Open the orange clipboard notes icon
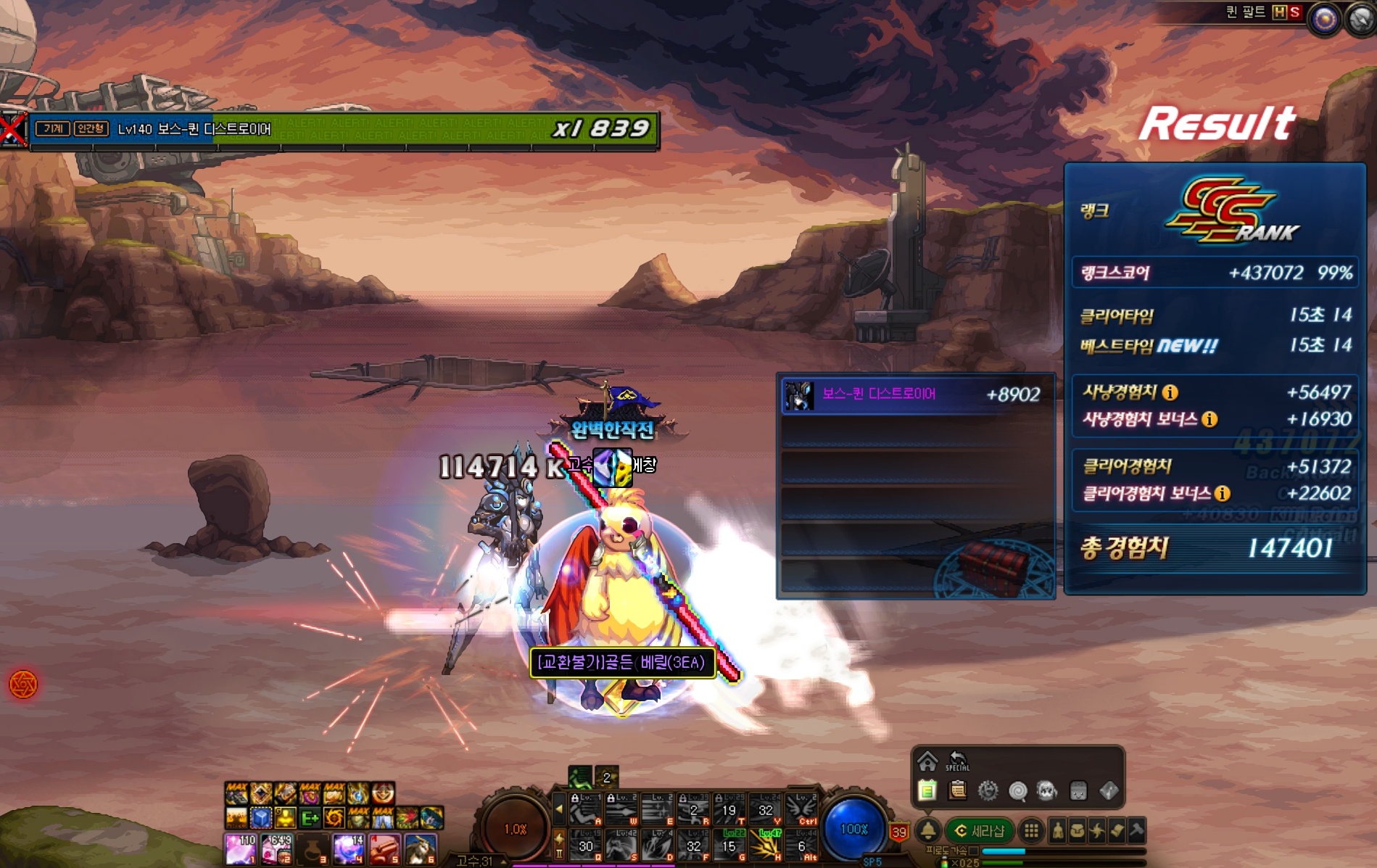The height and width of the screenshot is (868, 1377). [x=958, y=790]
